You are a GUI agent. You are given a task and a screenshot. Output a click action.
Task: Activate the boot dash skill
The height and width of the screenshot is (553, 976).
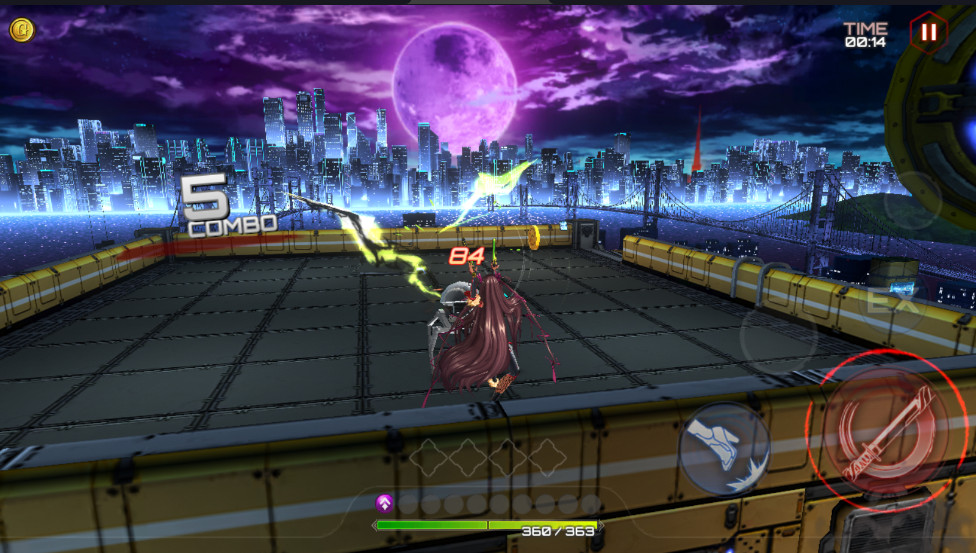click(724, 449)
